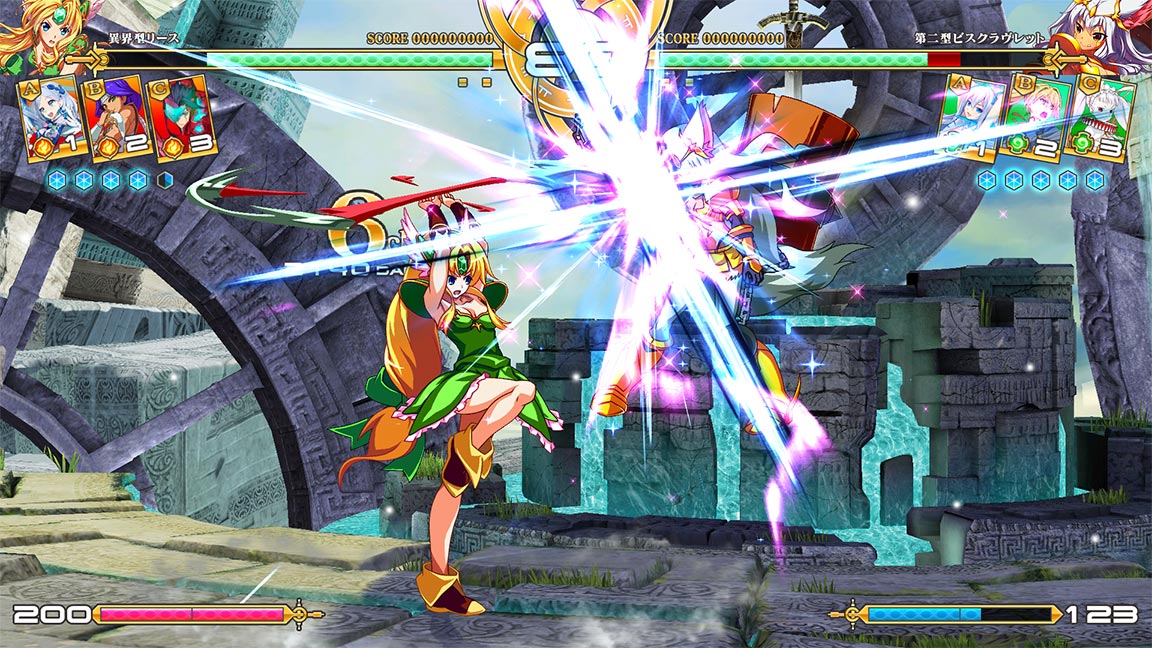The height and width of the screenshot is (648, 1152).
Task: Activate the white rabbit assist card C
Action: pos(1103,118)
